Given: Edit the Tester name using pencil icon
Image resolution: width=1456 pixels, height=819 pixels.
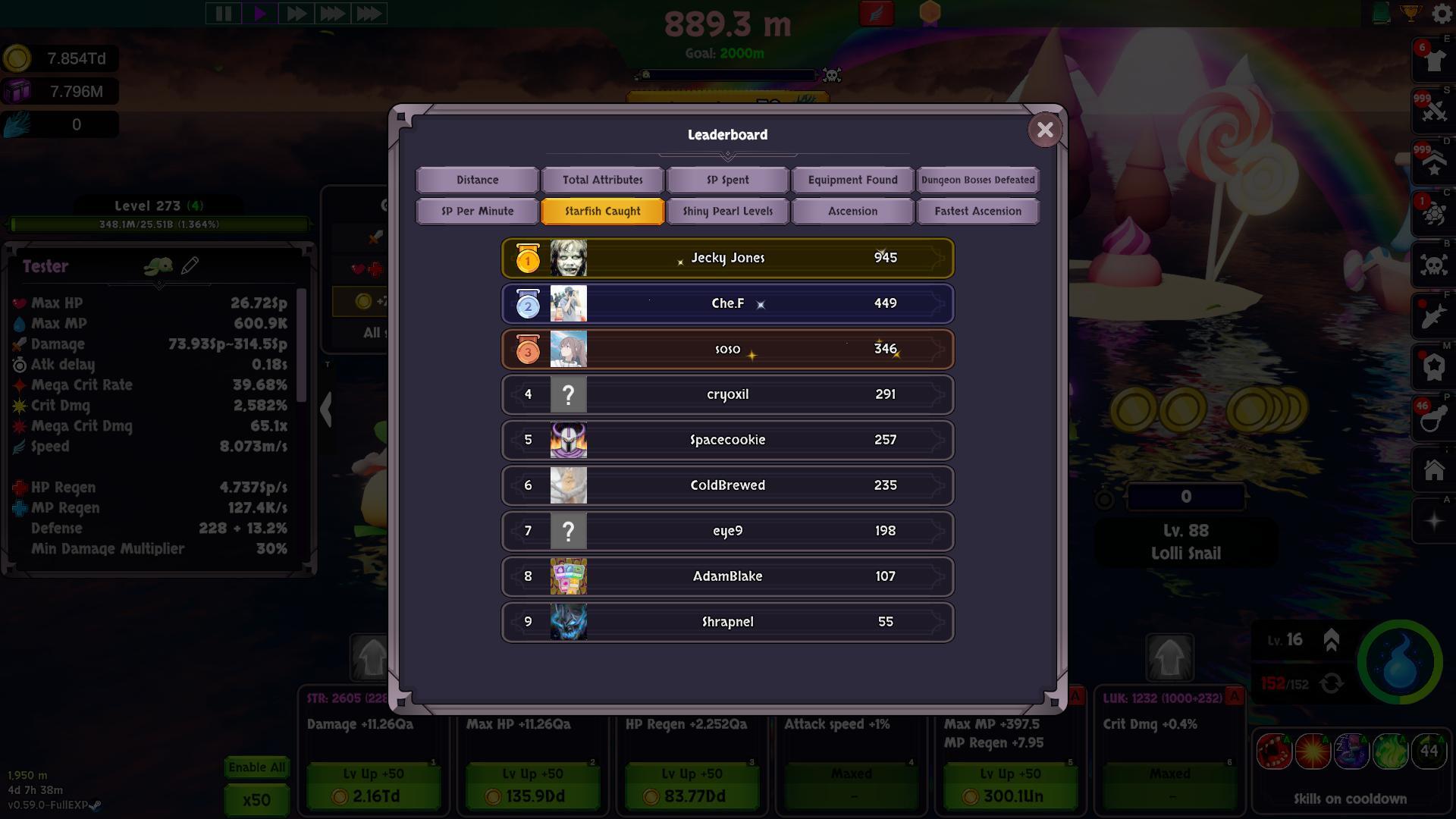Looking at the screenshot, I should 190,265.
